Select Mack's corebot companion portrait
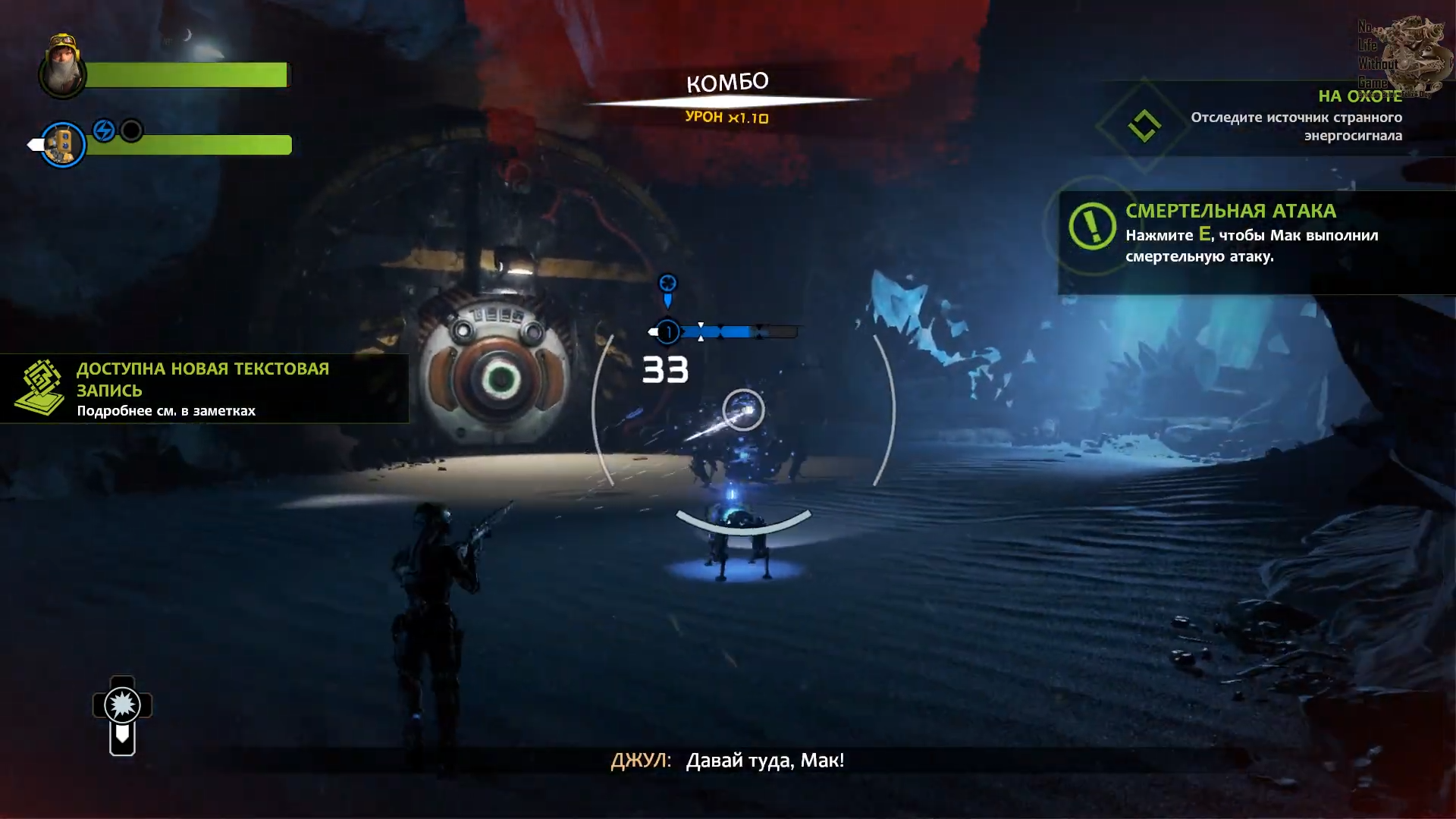The width and height of the screenshot is (1456, 819). tap(62, 144)
